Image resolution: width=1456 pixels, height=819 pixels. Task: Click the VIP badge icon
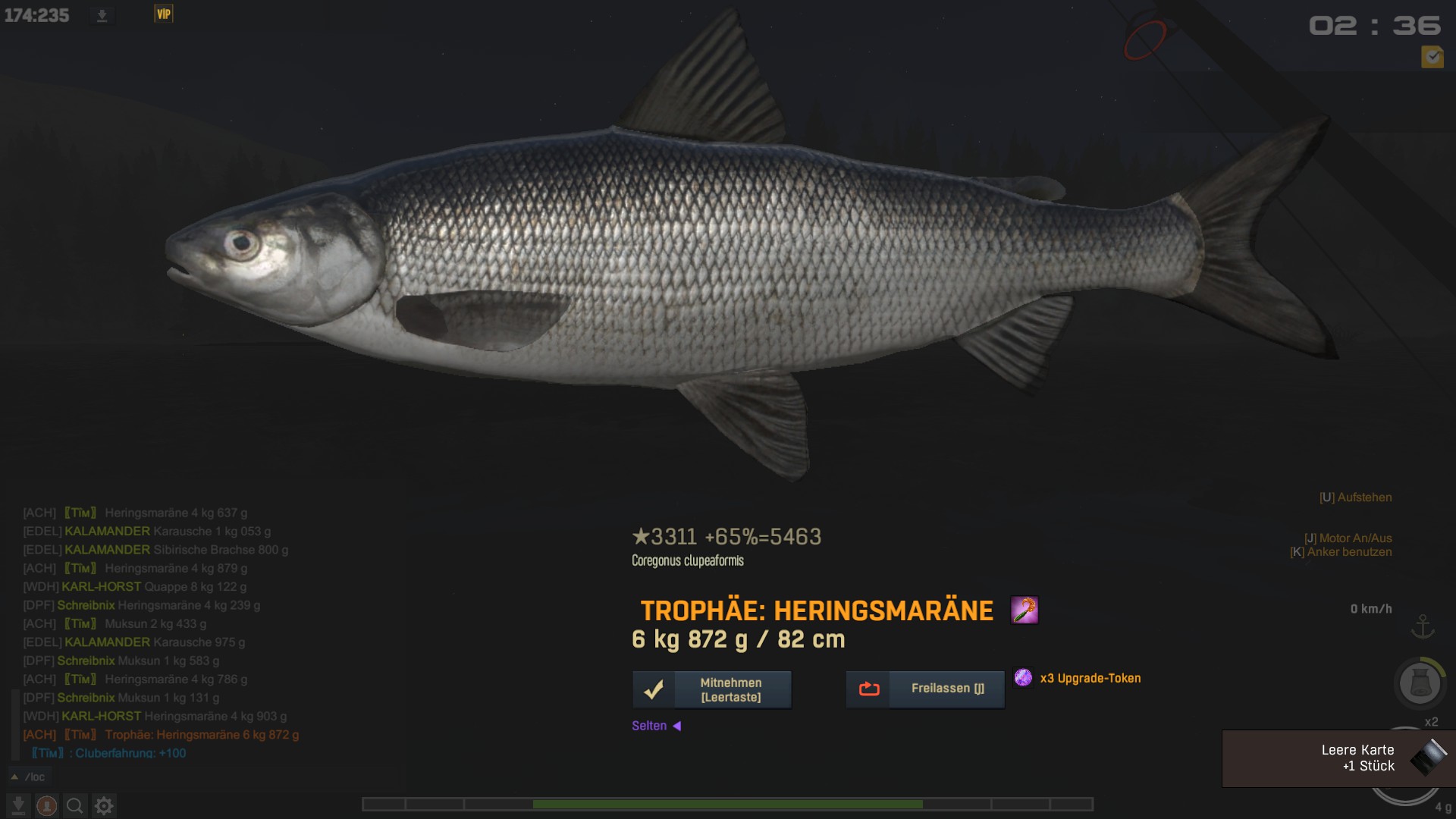click(x=164, y=14)
